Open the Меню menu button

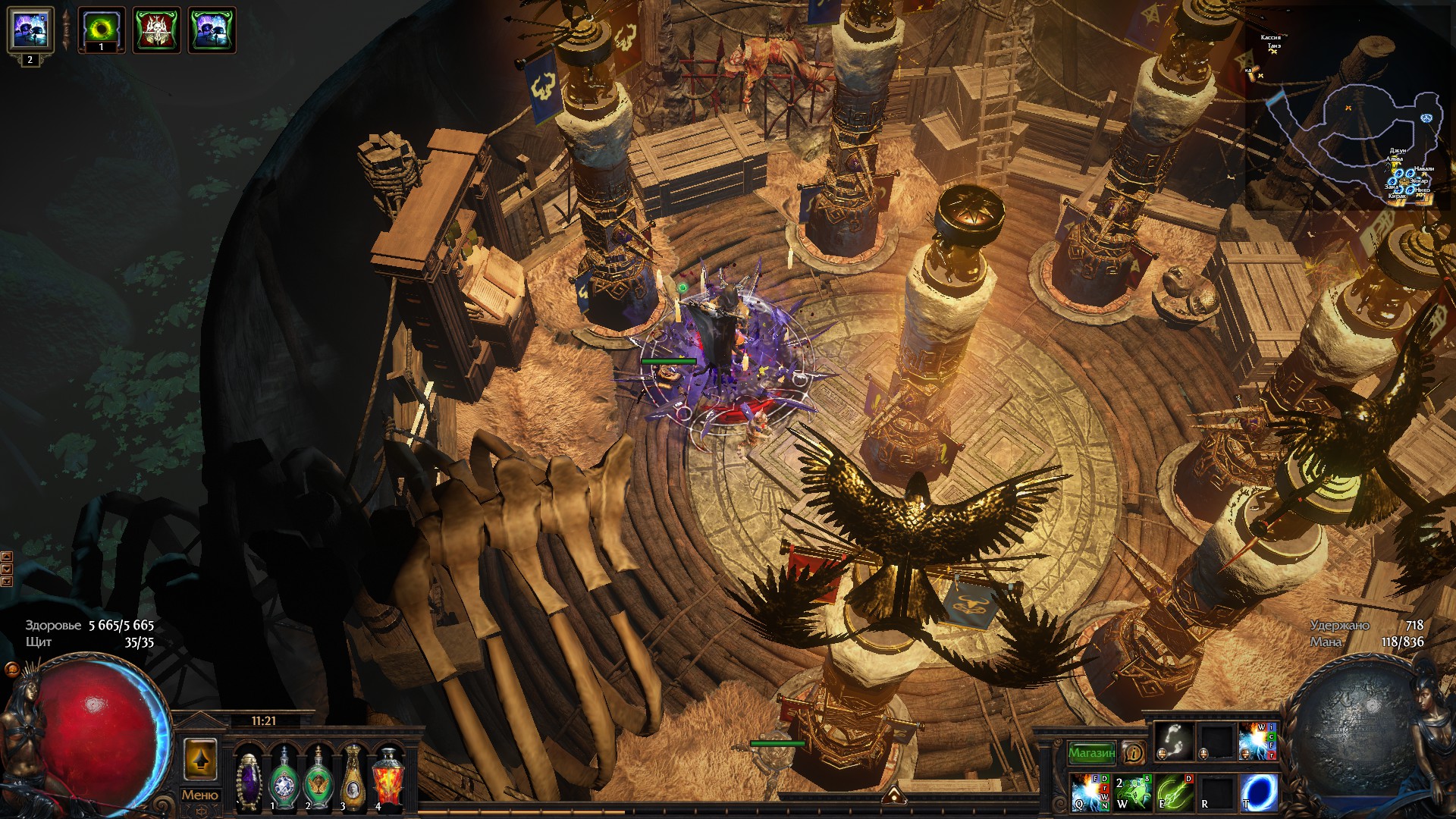coord(199,795)
